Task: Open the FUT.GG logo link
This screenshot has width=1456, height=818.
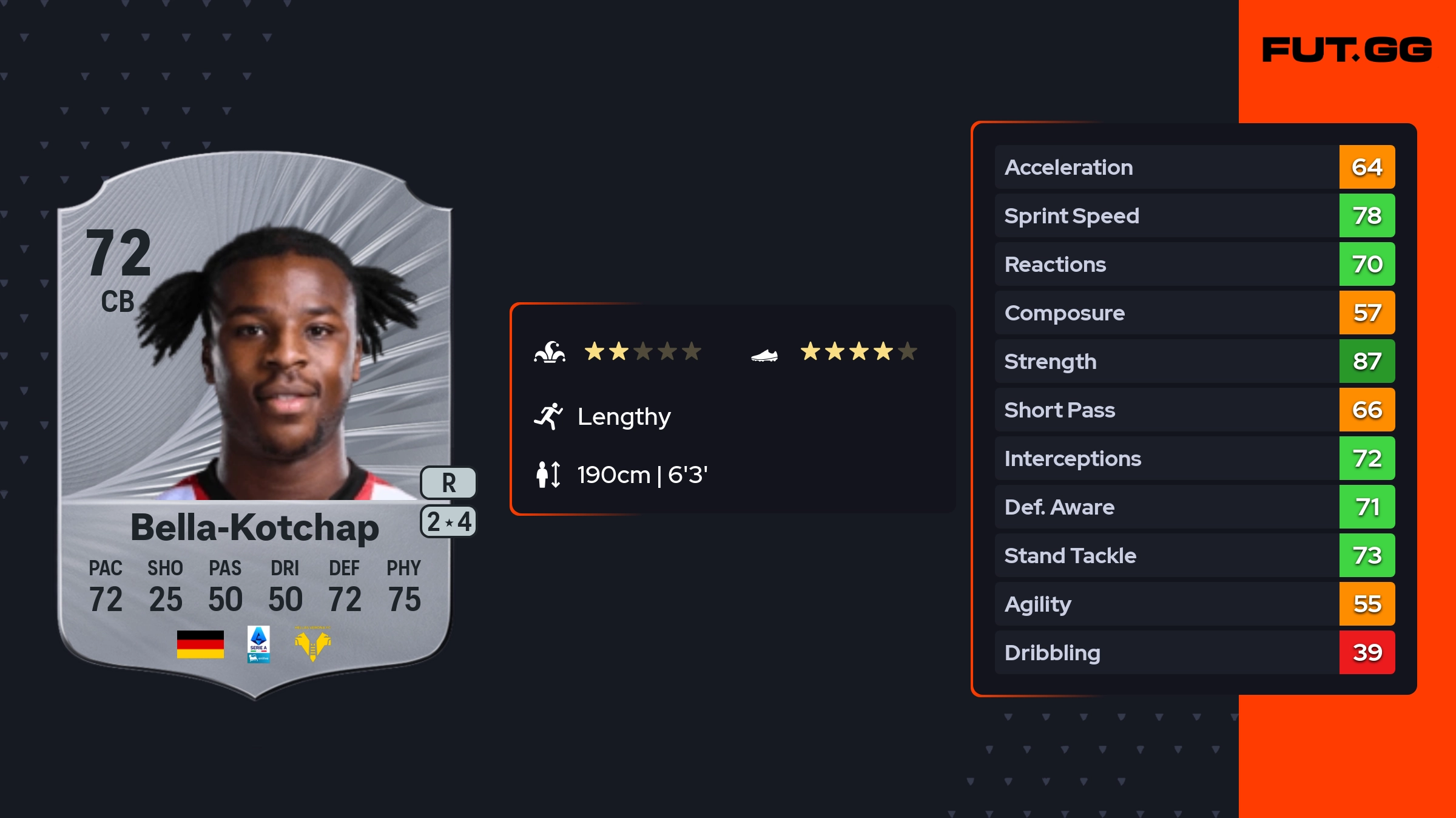Action: click(1347, 50)
